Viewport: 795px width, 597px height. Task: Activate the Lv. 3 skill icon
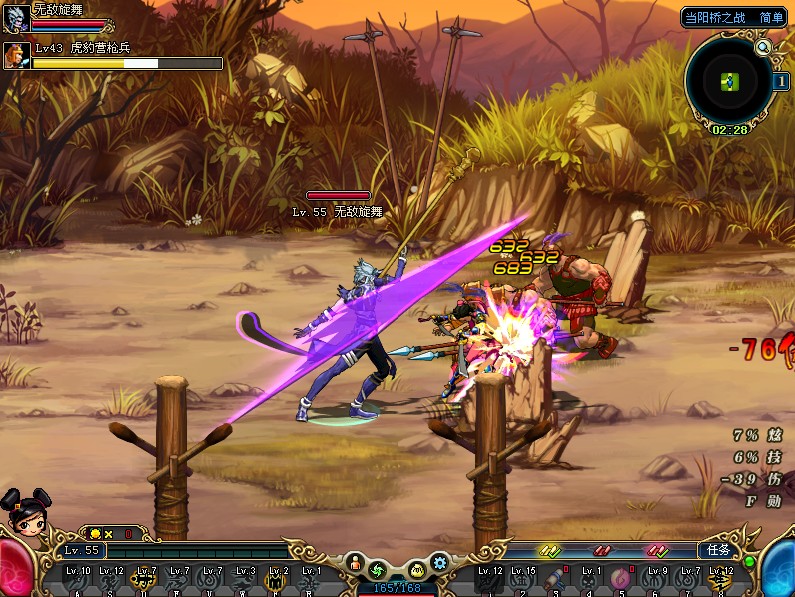(x=244, y=582)
